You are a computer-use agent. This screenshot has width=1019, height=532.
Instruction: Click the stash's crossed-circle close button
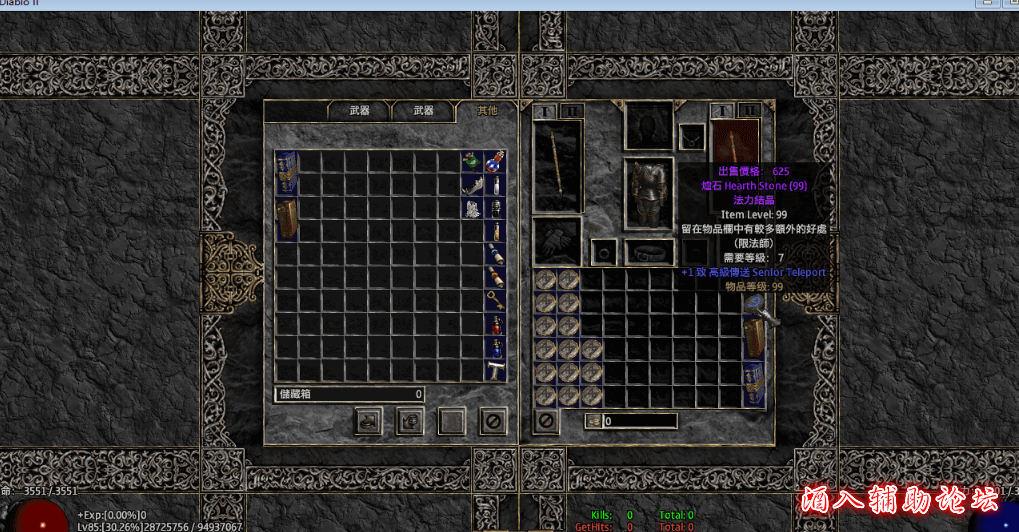click(491, 421)
